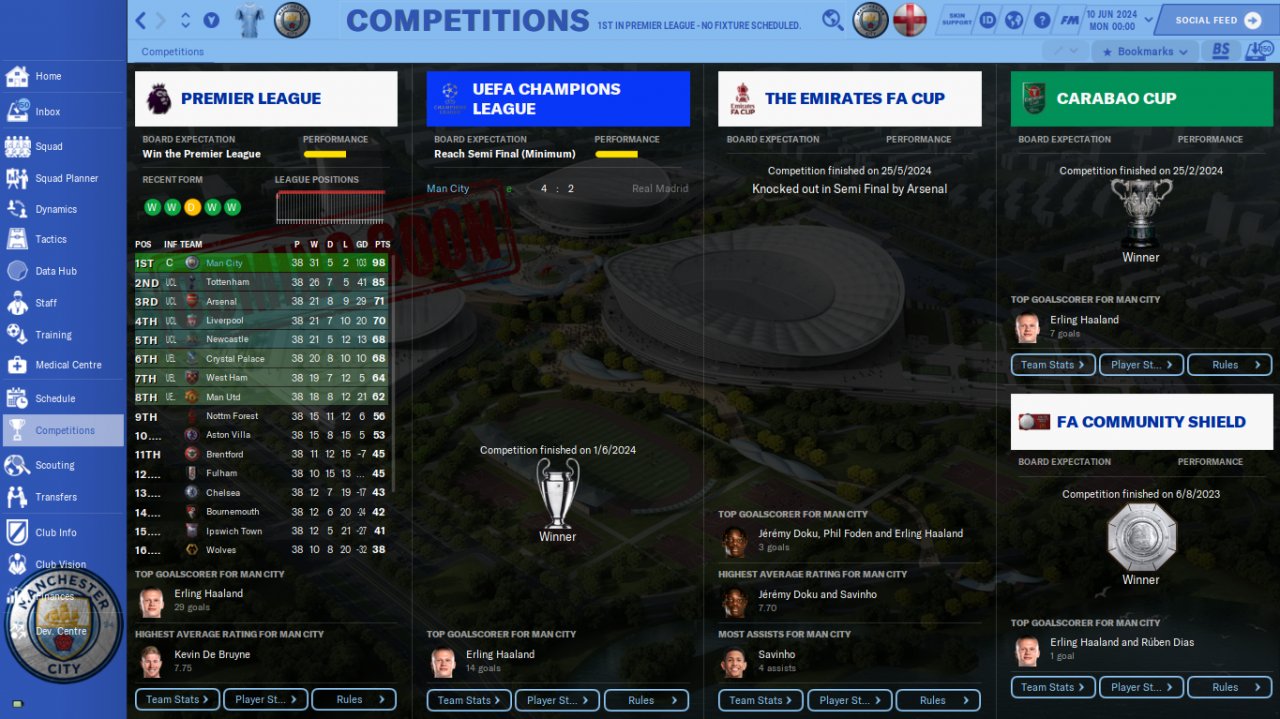Open Kevin De Bruyne's profile
This screenshot has height=719, width=1280.
[212, 654]
